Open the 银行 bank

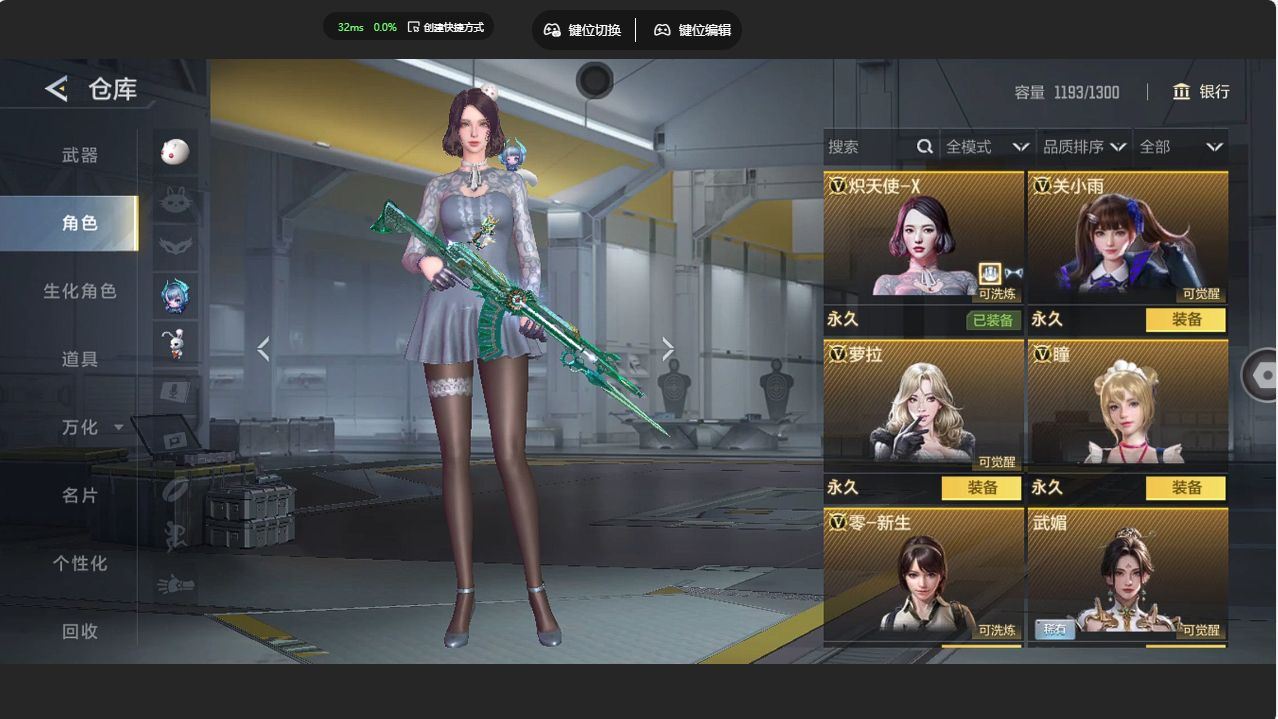(x=1201, y=92)
